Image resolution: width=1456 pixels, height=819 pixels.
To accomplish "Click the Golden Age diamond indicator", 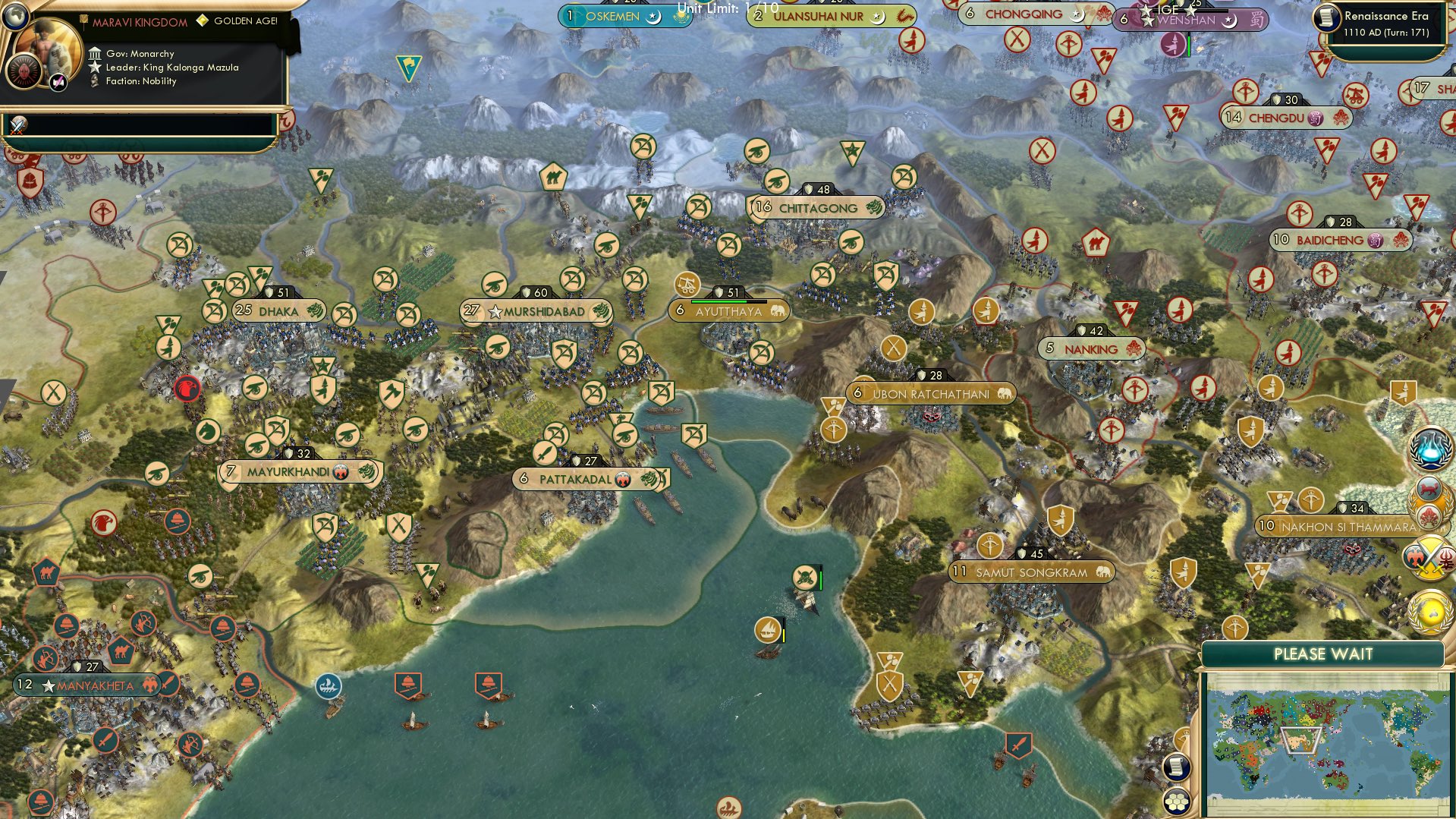I will (x=203, y=21).
